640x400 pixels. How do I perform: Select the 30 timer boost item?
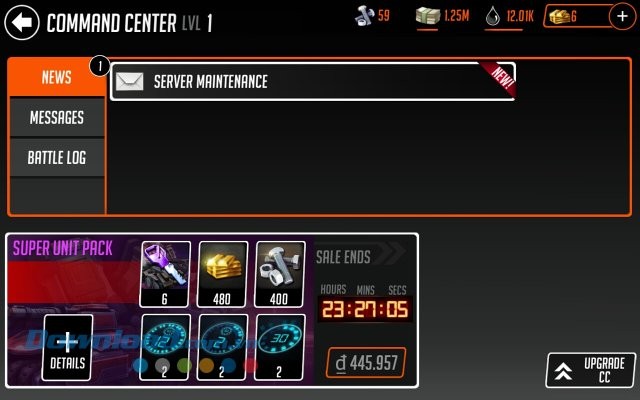click(280, 347)
